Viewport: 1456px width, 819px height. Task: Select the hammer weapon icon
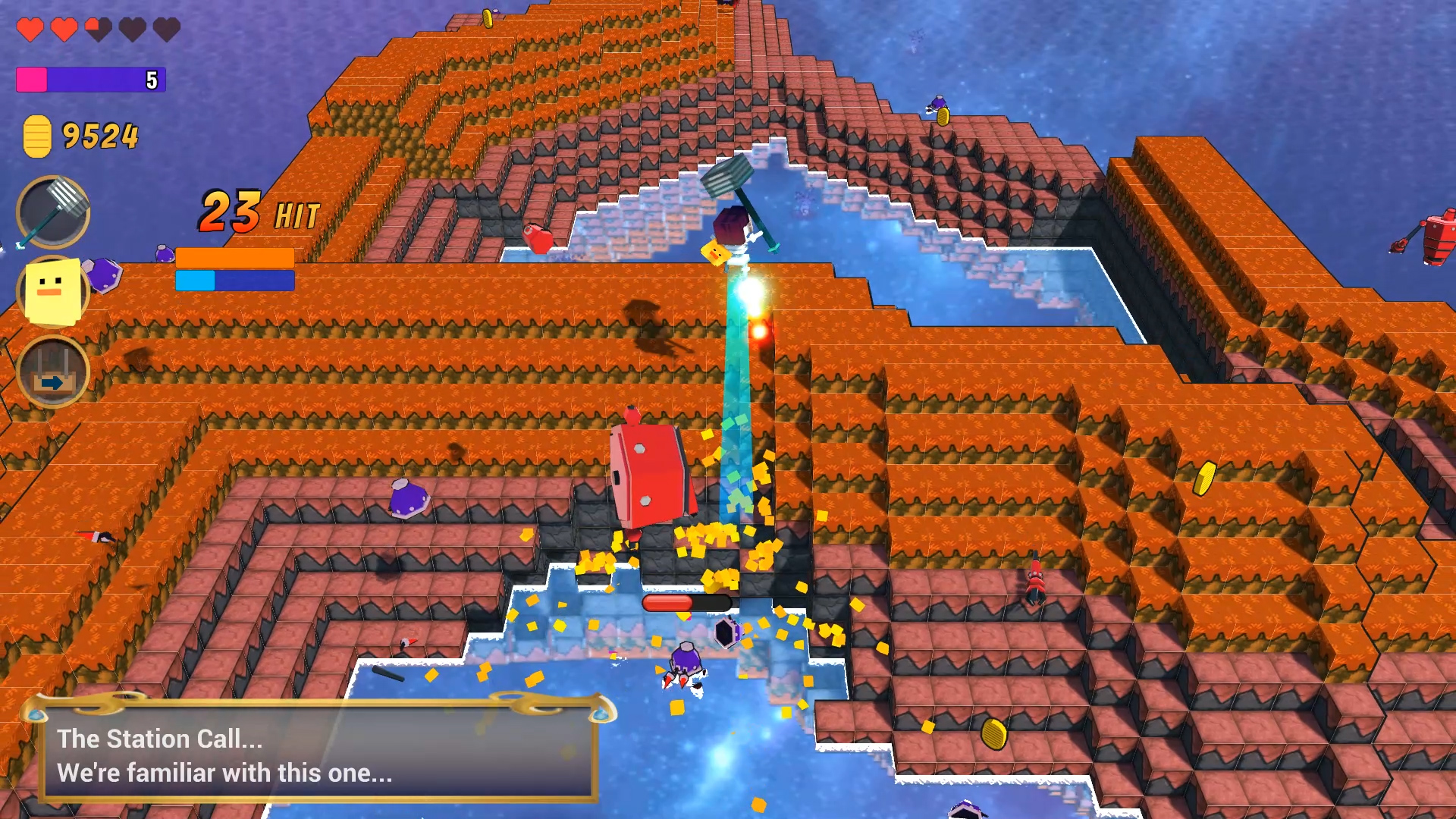pos(51,212)
